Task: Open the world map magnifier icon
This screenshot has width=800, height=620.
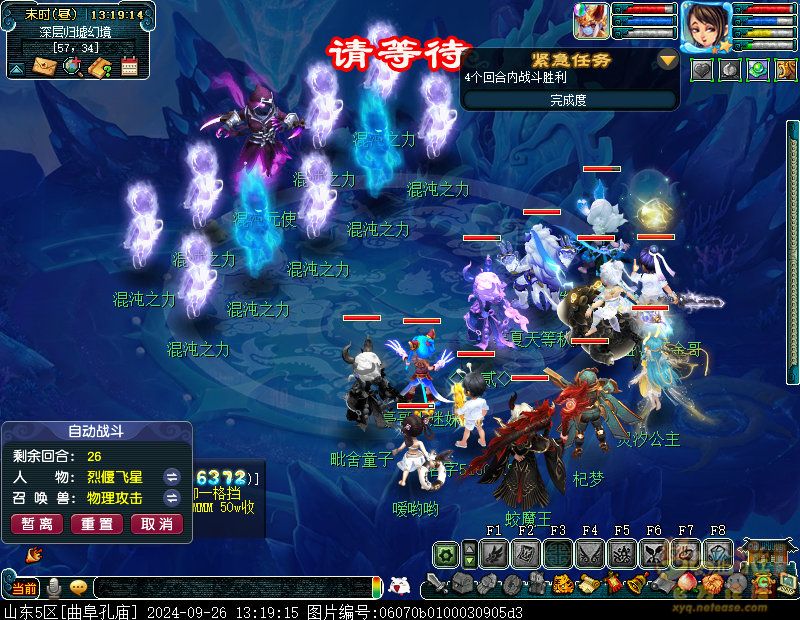Action: pos(72,67)
